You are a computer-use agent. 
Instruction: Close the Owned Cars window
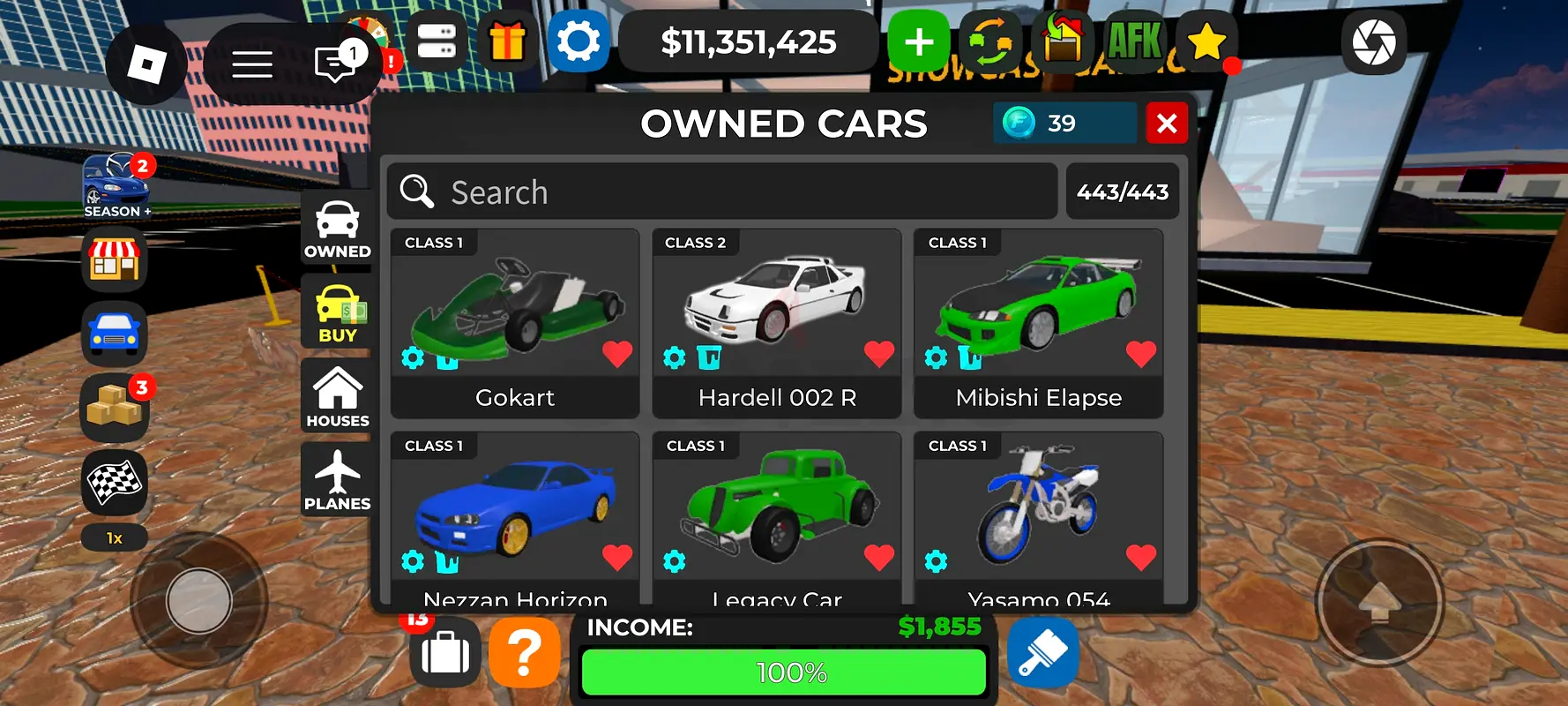pos(1166,124)
